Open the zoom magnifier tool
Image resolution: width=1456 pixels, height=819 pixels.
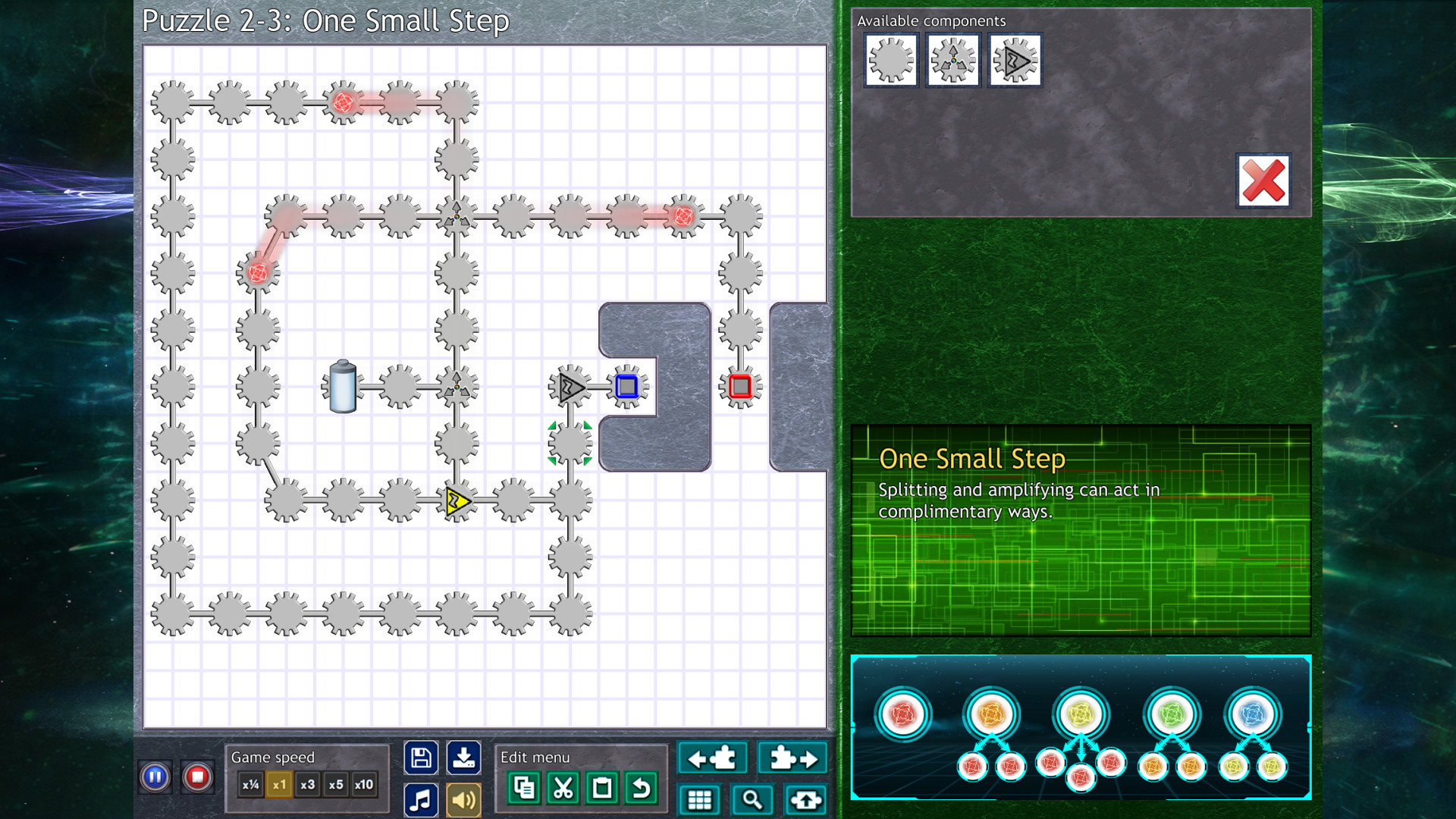[752, 799]
